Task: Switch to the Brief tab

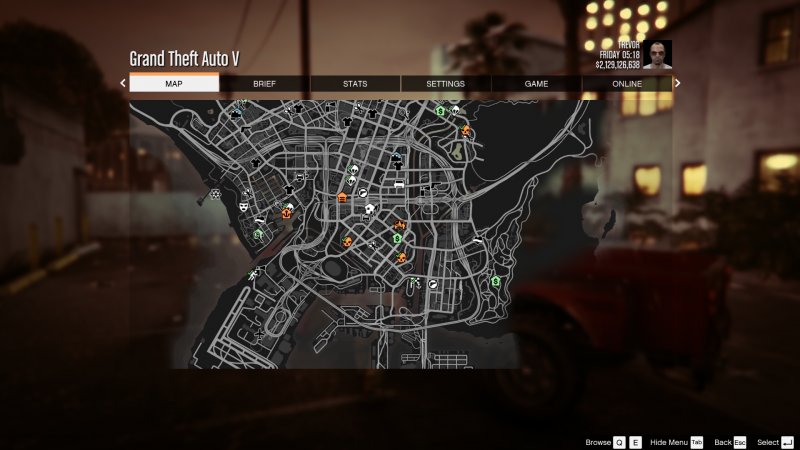Action: coord(264,84)
